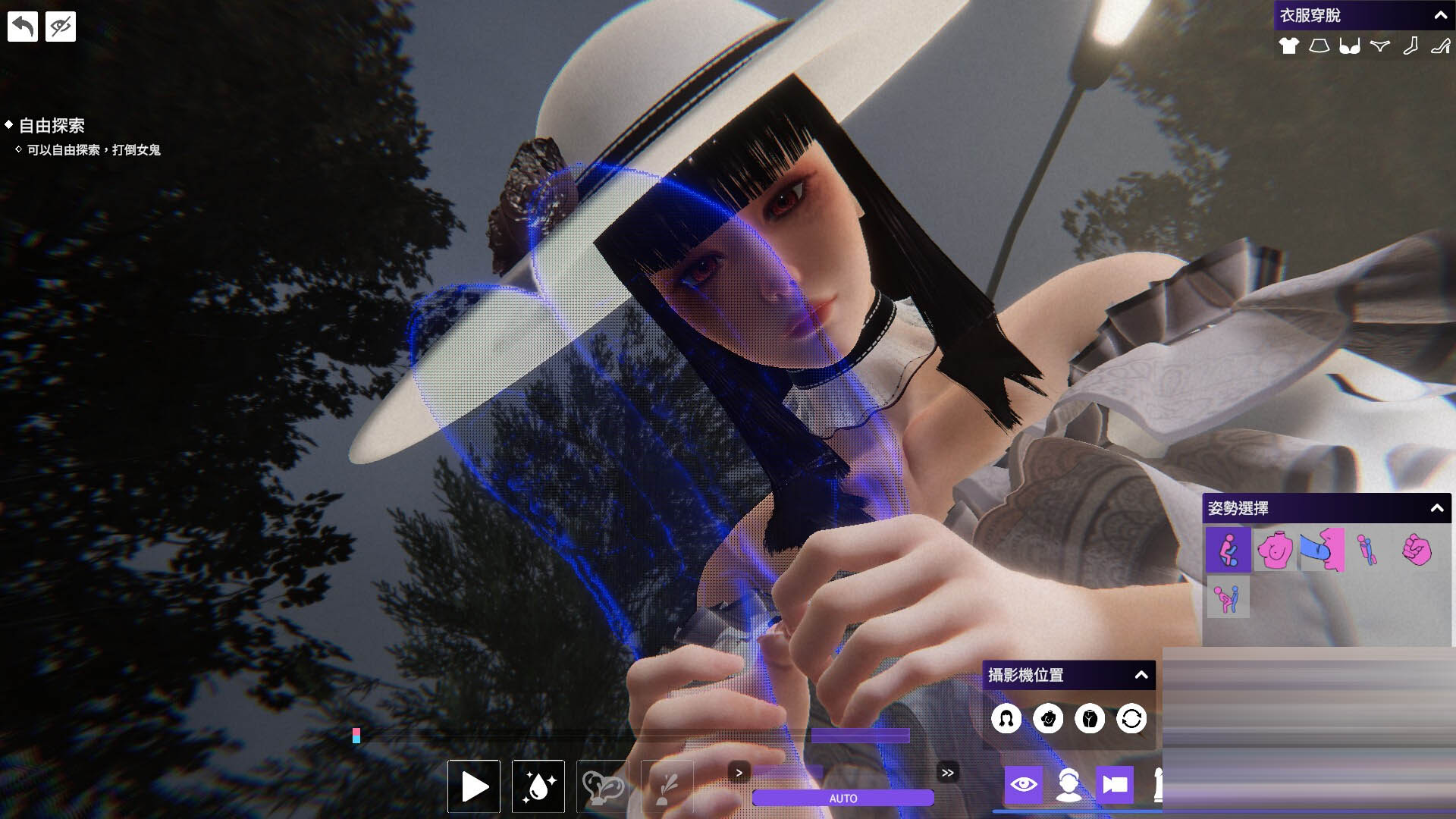Click the droplet with sparkles button
This screenshot has width=1456, height=819.
pos(538,786)
